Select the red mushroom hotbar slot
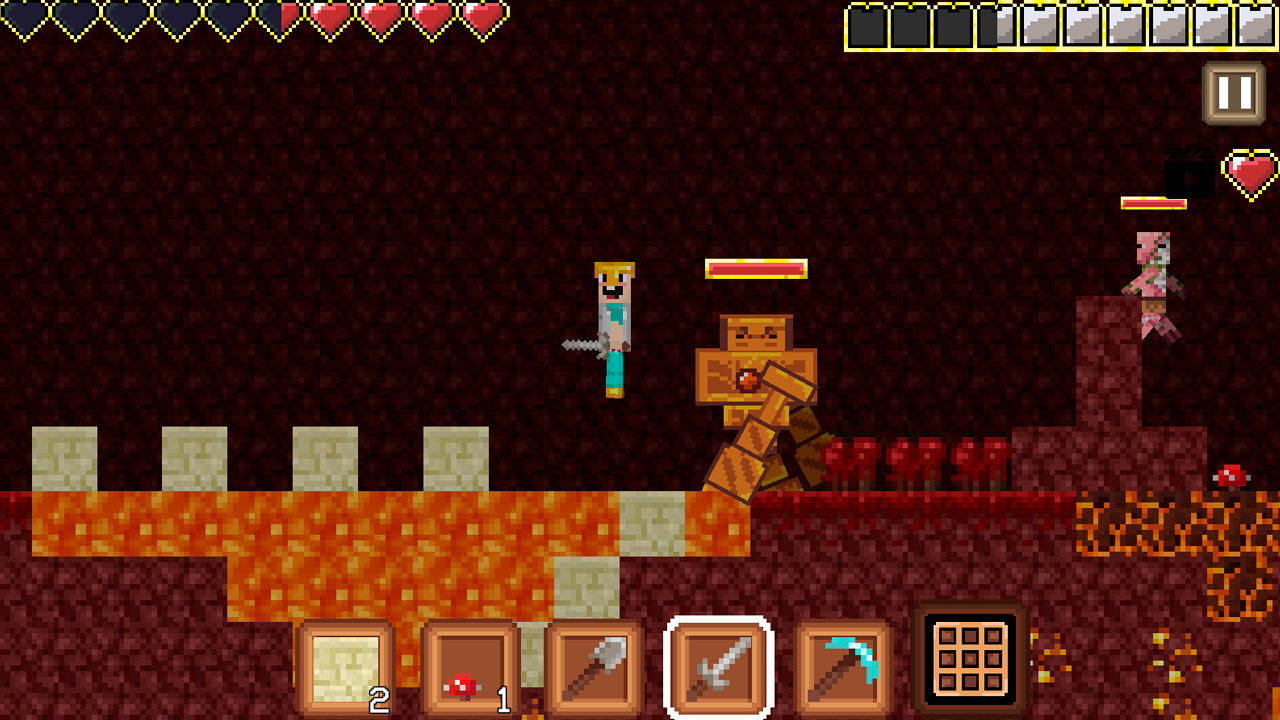Image resolution: width=1280 pixels, height=720 pixels. 470,668
